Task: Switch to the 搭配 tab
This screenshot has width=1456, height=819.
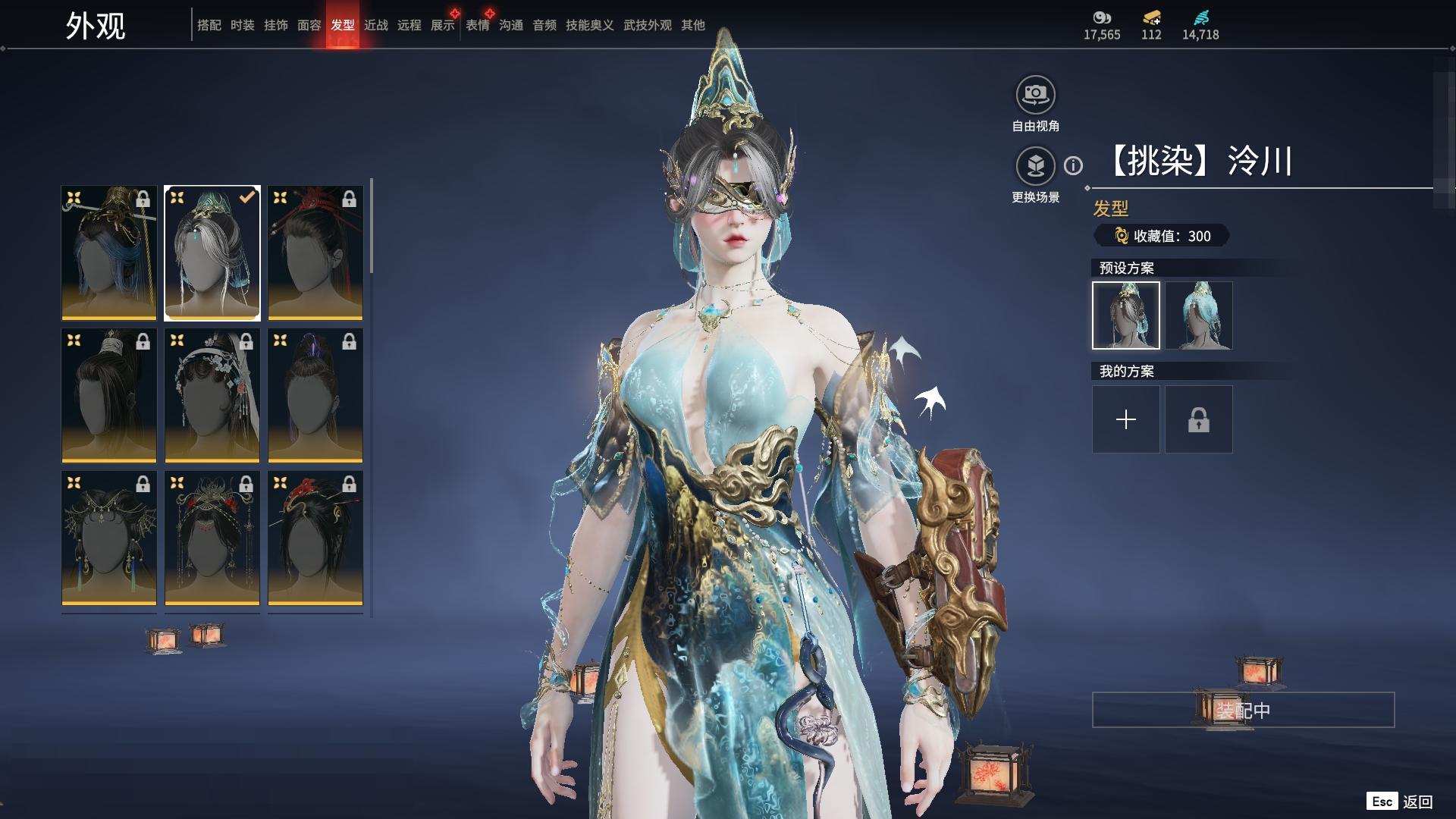Action: [209, 25]
